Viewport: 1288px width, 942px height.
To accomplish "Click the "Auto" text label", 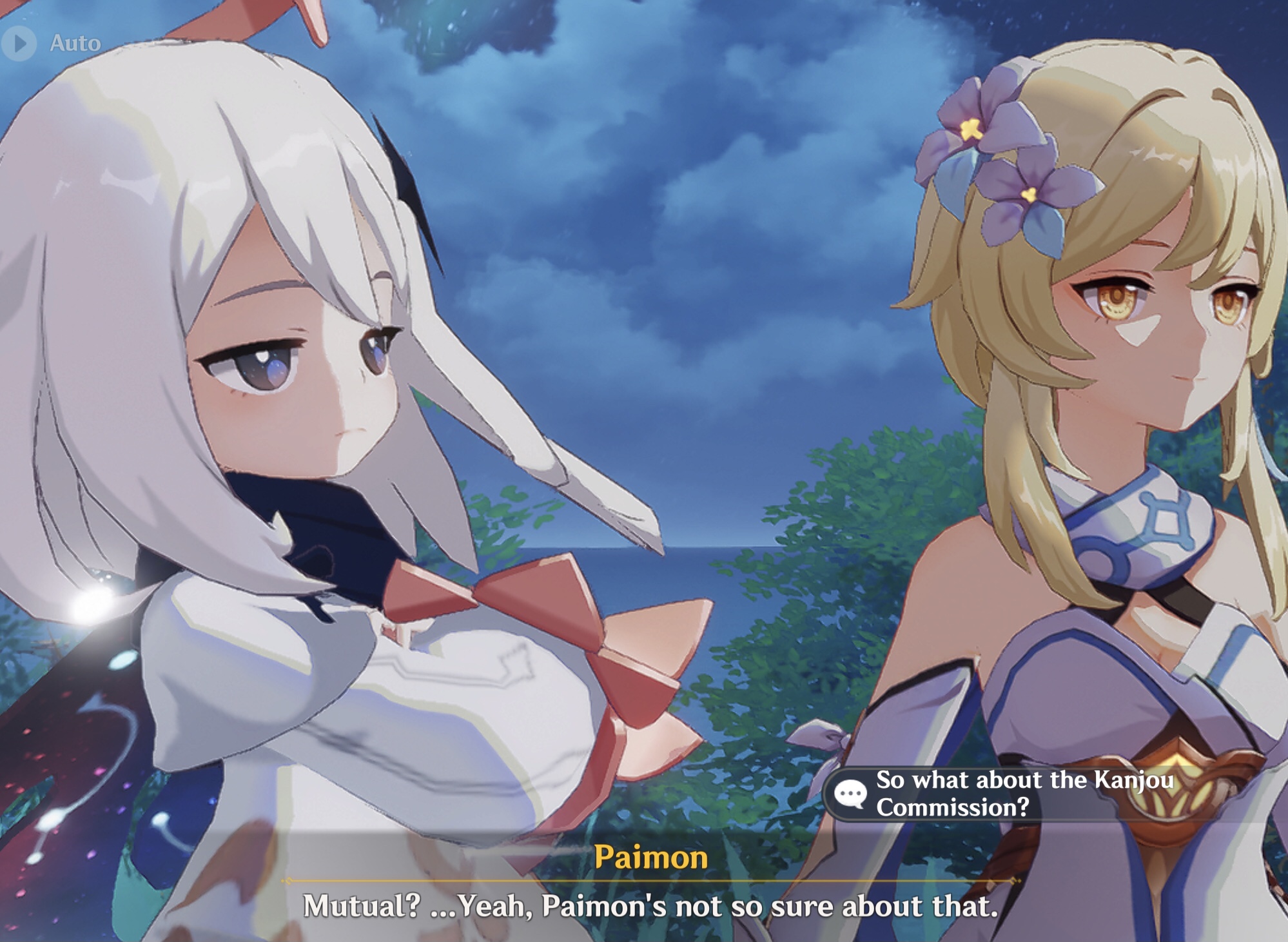I will 76,43.
